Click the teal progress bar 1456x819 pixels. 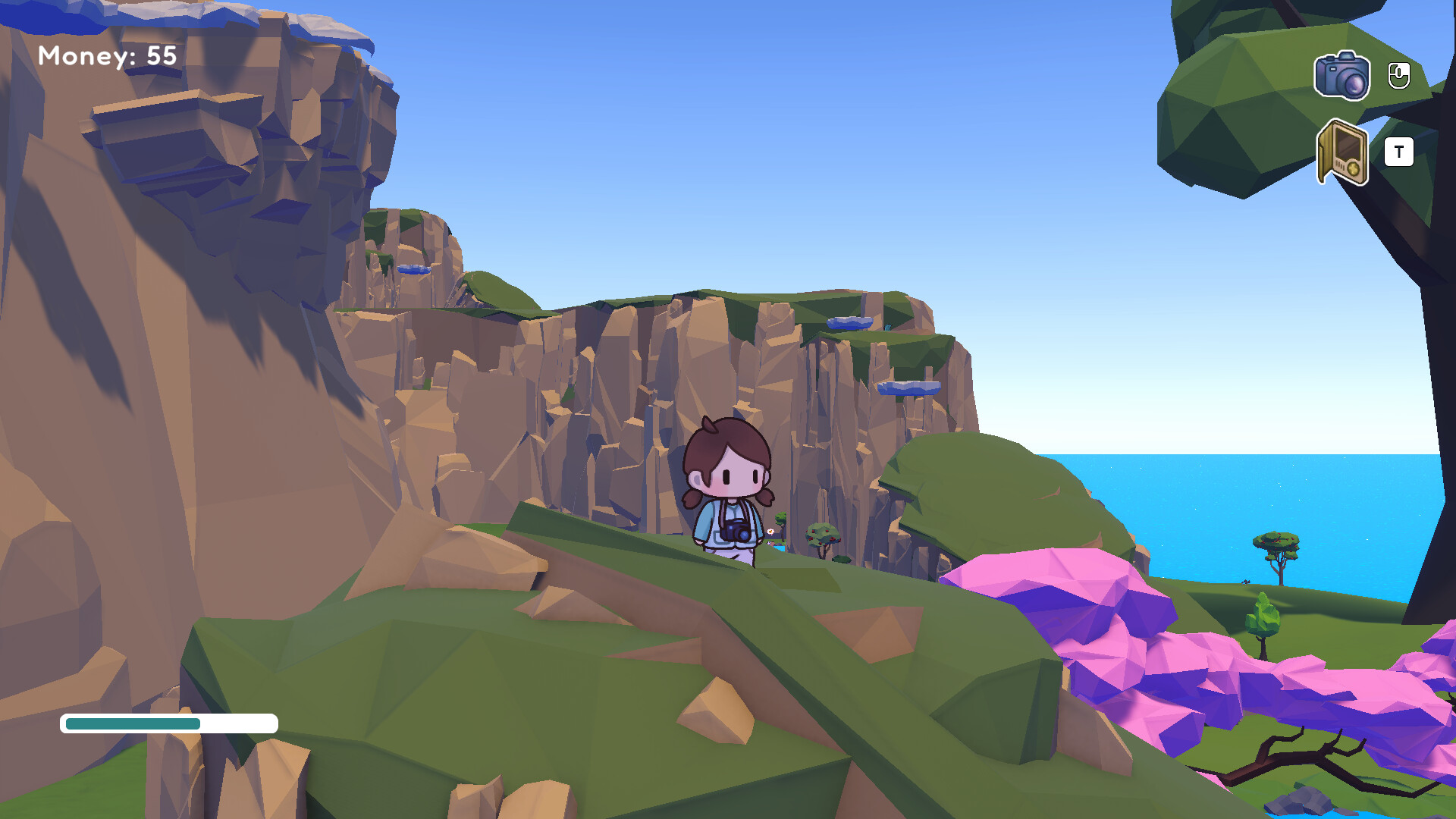coord(133,724)
